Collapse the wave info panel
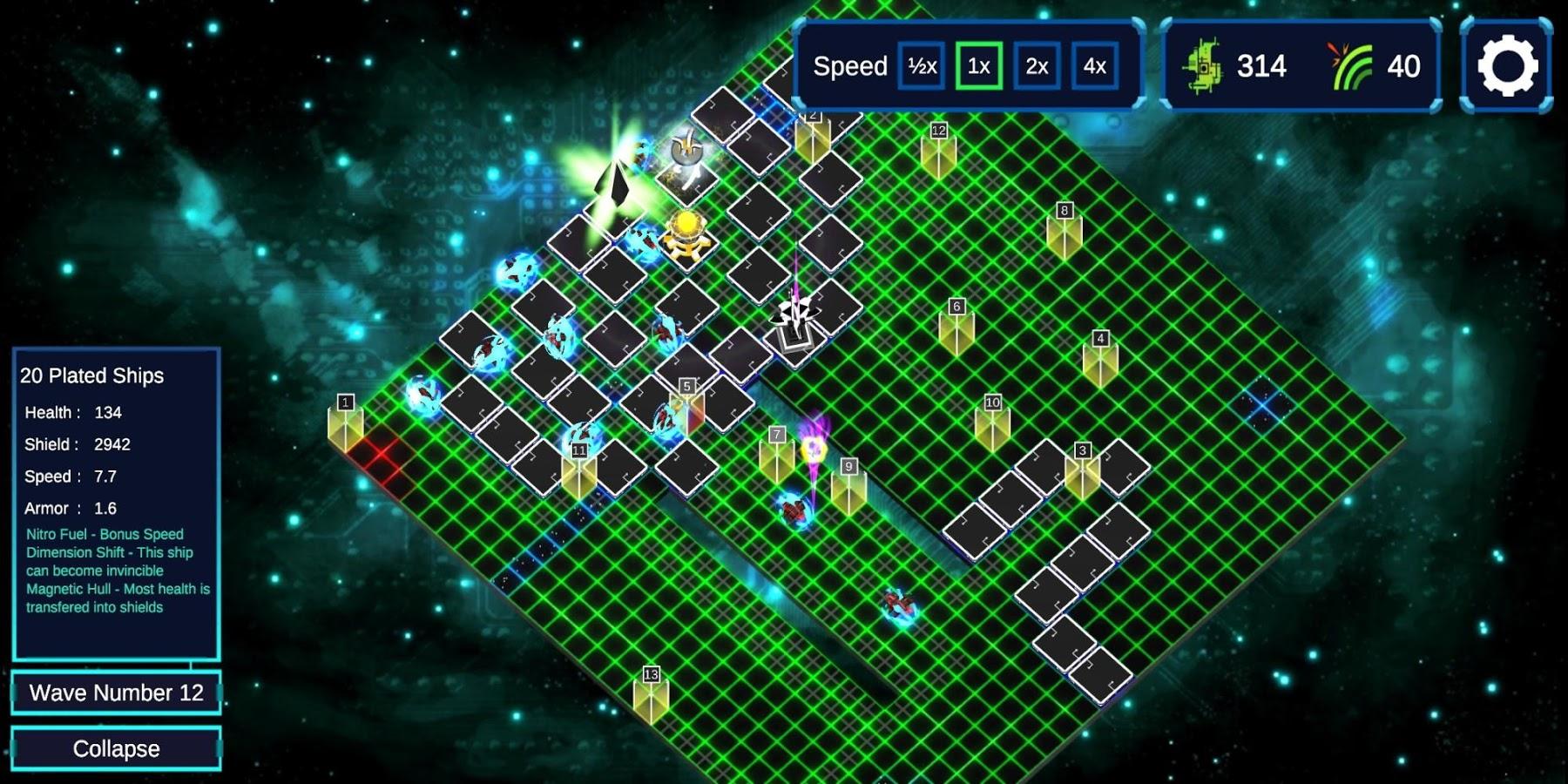1568x784 pixels. pos(116,748)
